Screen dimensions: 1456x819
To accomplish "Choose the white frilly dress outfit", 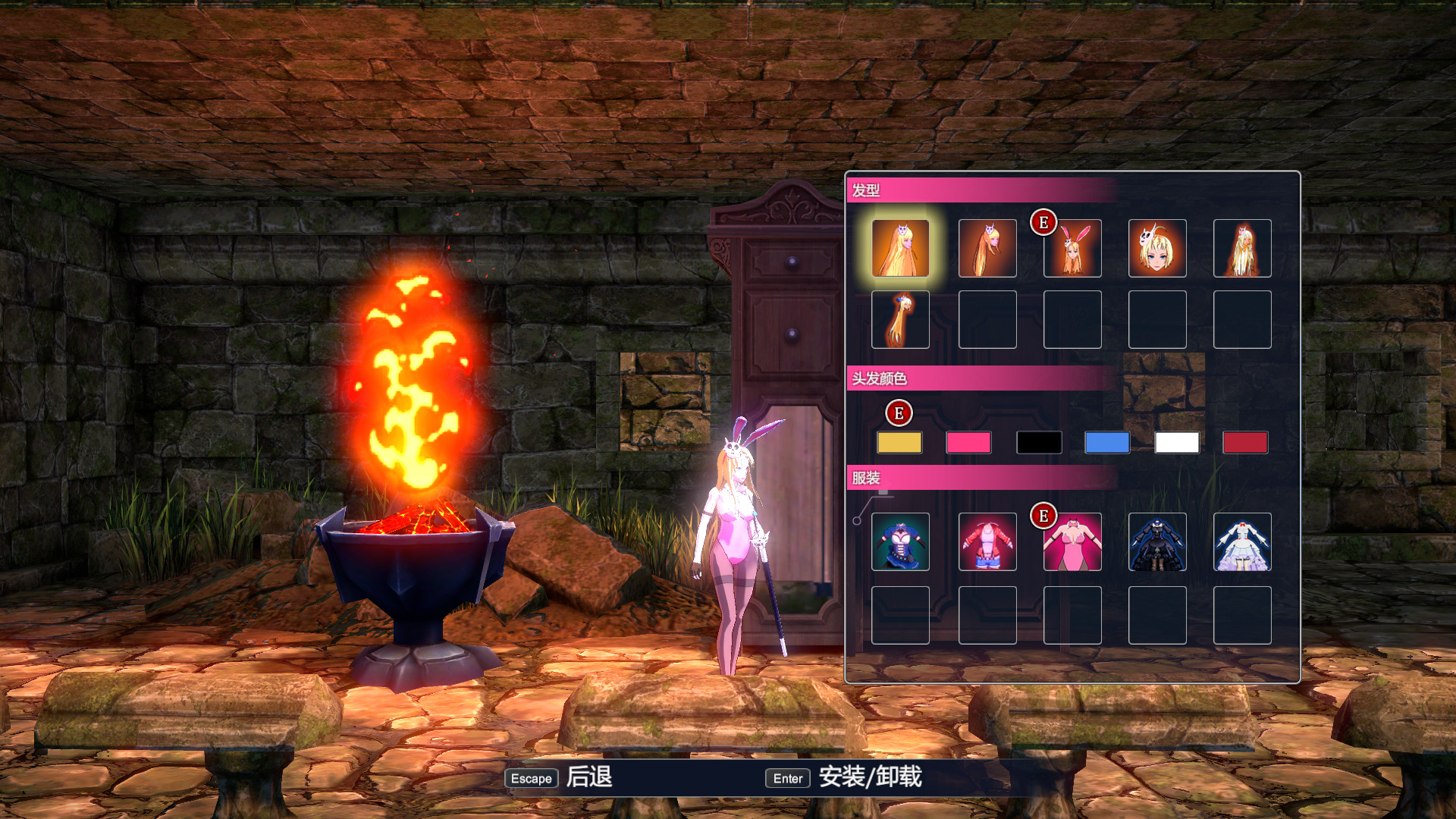I will (1242, 541).
